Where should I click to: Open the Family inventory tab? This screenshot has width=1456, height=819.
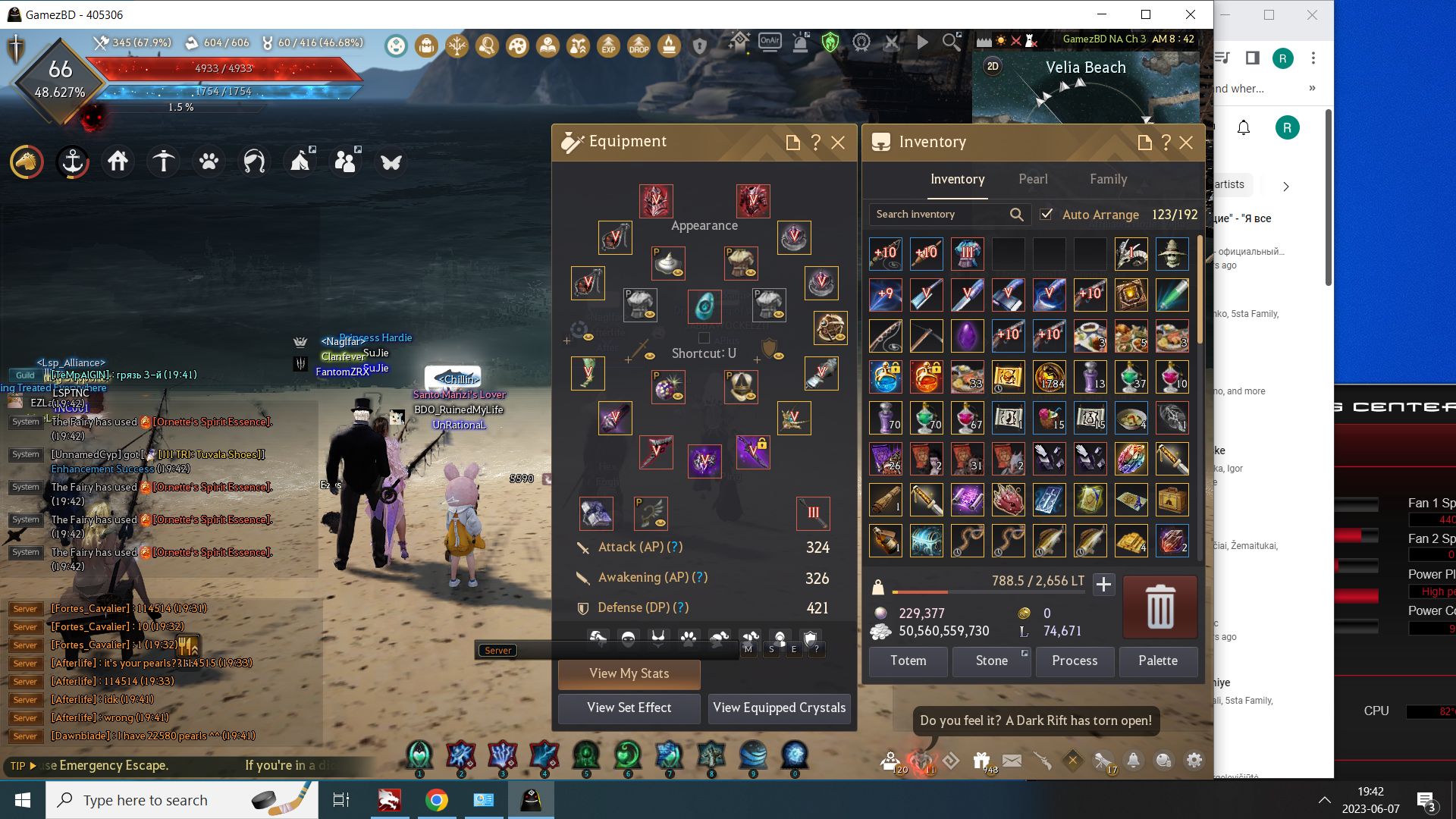coord(1108,179)
